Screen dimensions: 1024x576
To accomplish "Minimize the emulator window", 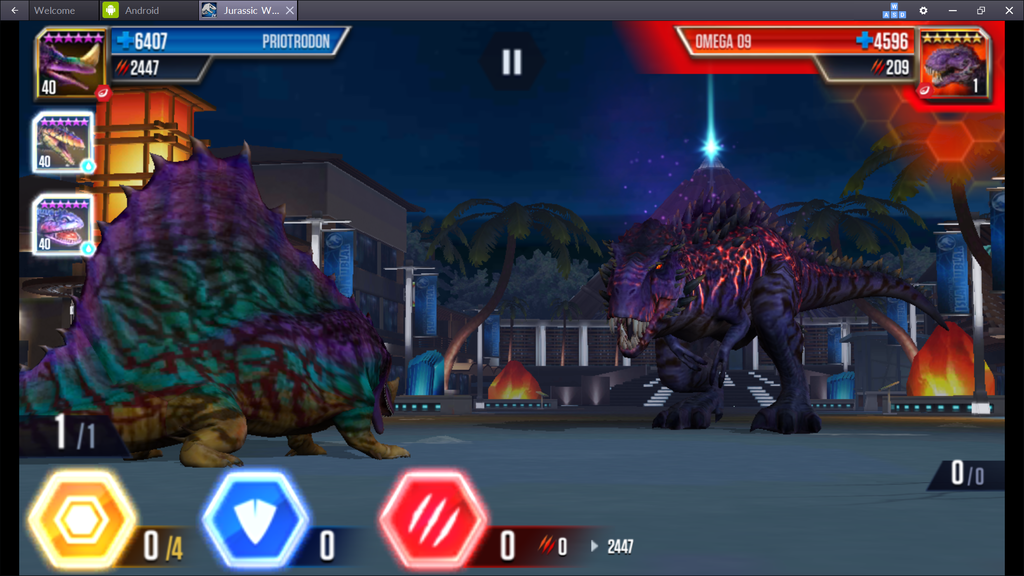I will [952, 10].
